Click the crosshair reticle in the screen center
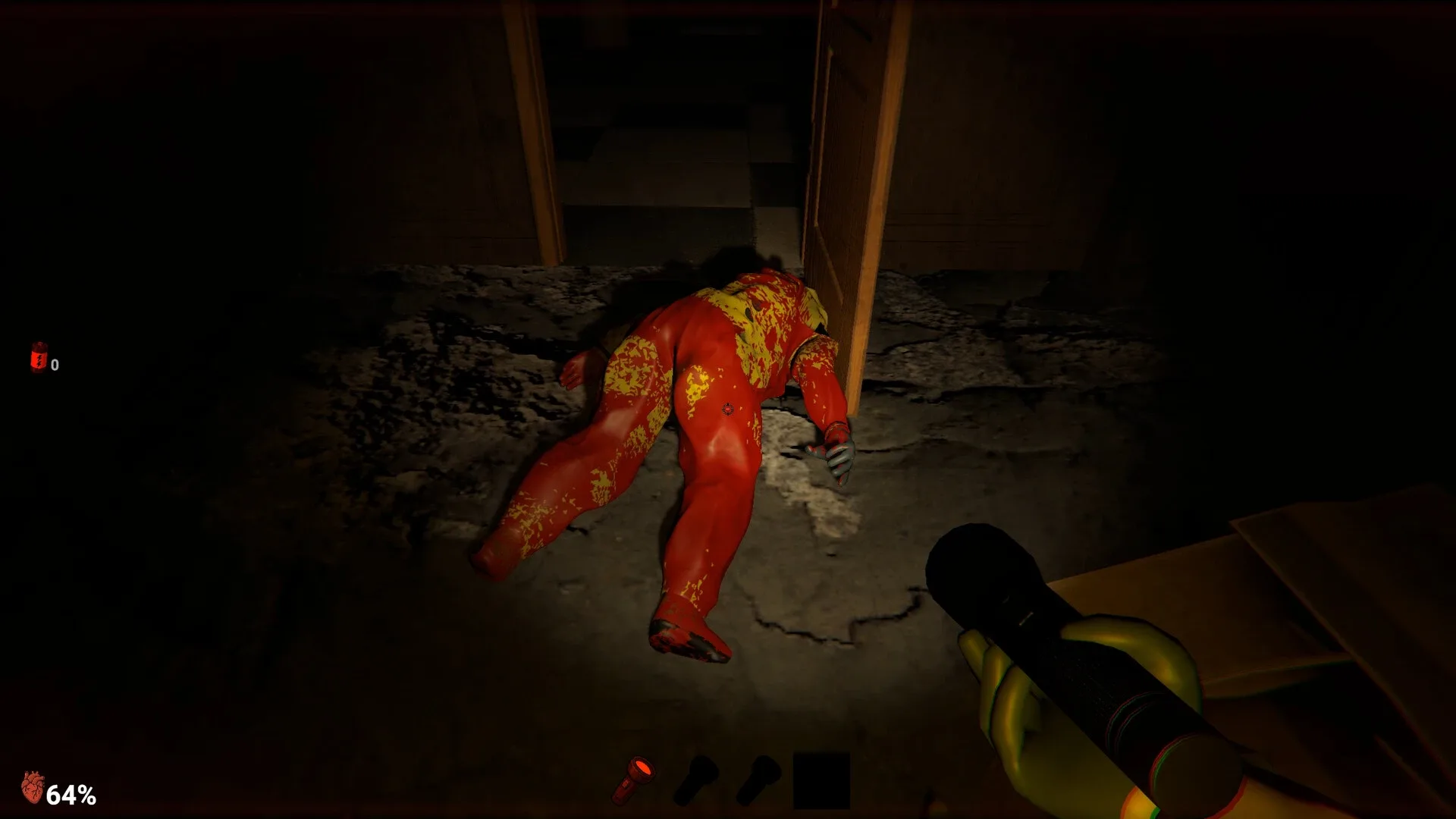The image size is (1456, 819). click(x=726, y=409)
